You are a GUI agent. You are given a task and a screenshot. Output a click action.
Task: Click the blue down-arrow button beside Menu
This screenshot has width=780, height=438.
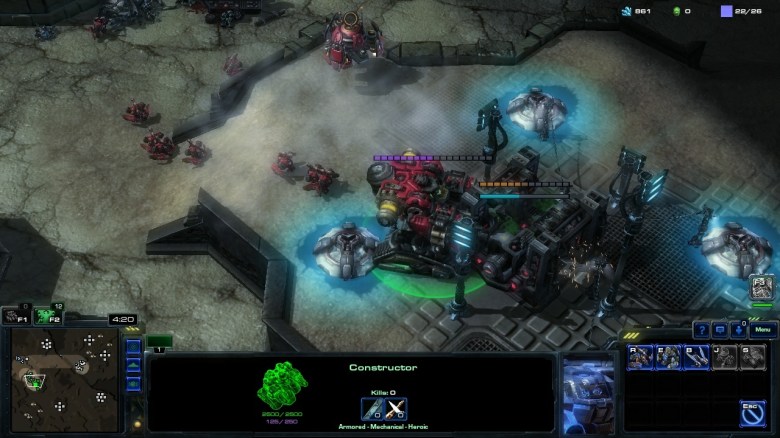[x=738, y=330]
